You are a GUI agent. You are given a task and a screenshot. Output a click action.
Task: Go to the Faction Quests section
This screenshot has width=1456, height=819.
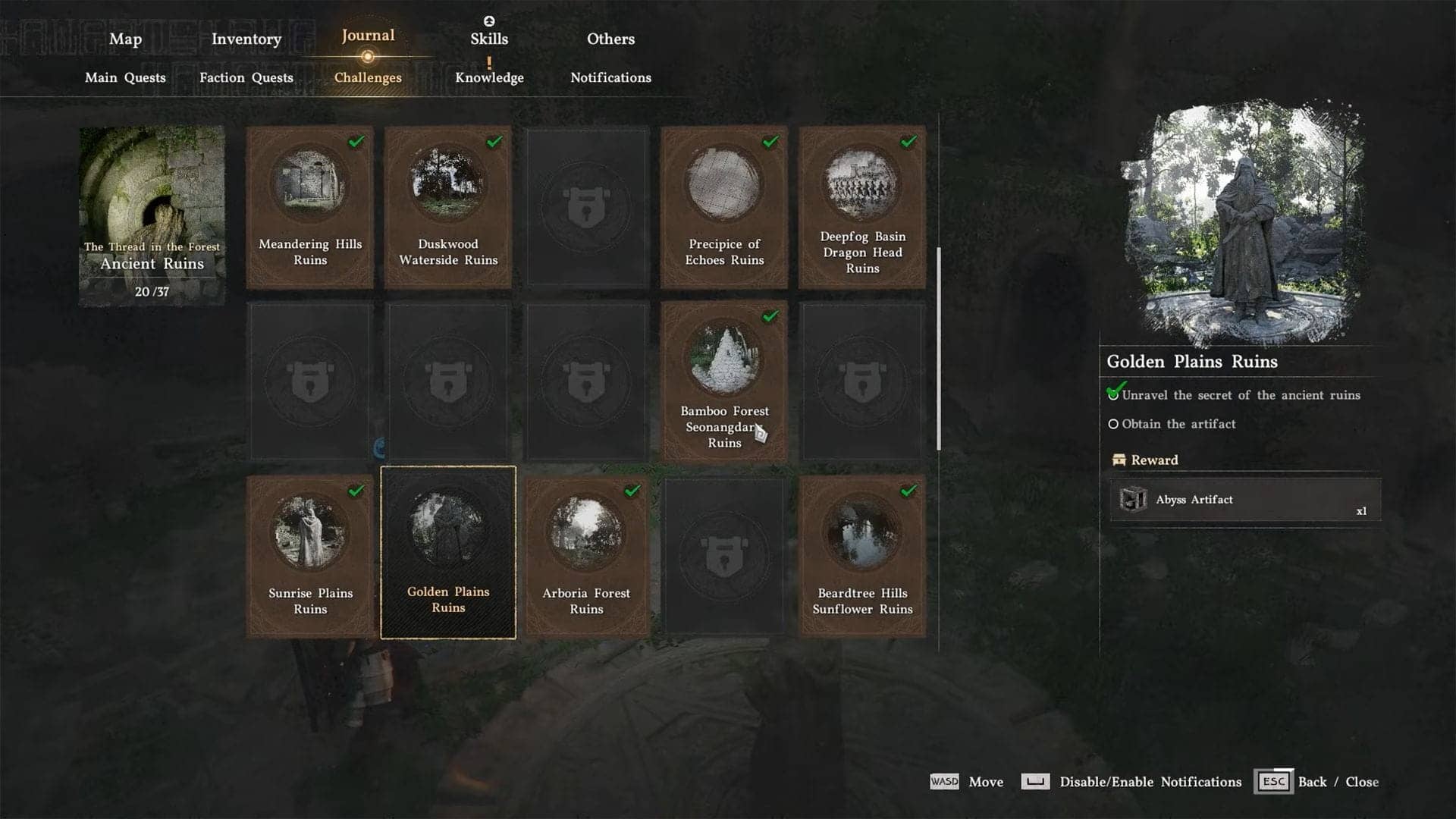point(246,77)
